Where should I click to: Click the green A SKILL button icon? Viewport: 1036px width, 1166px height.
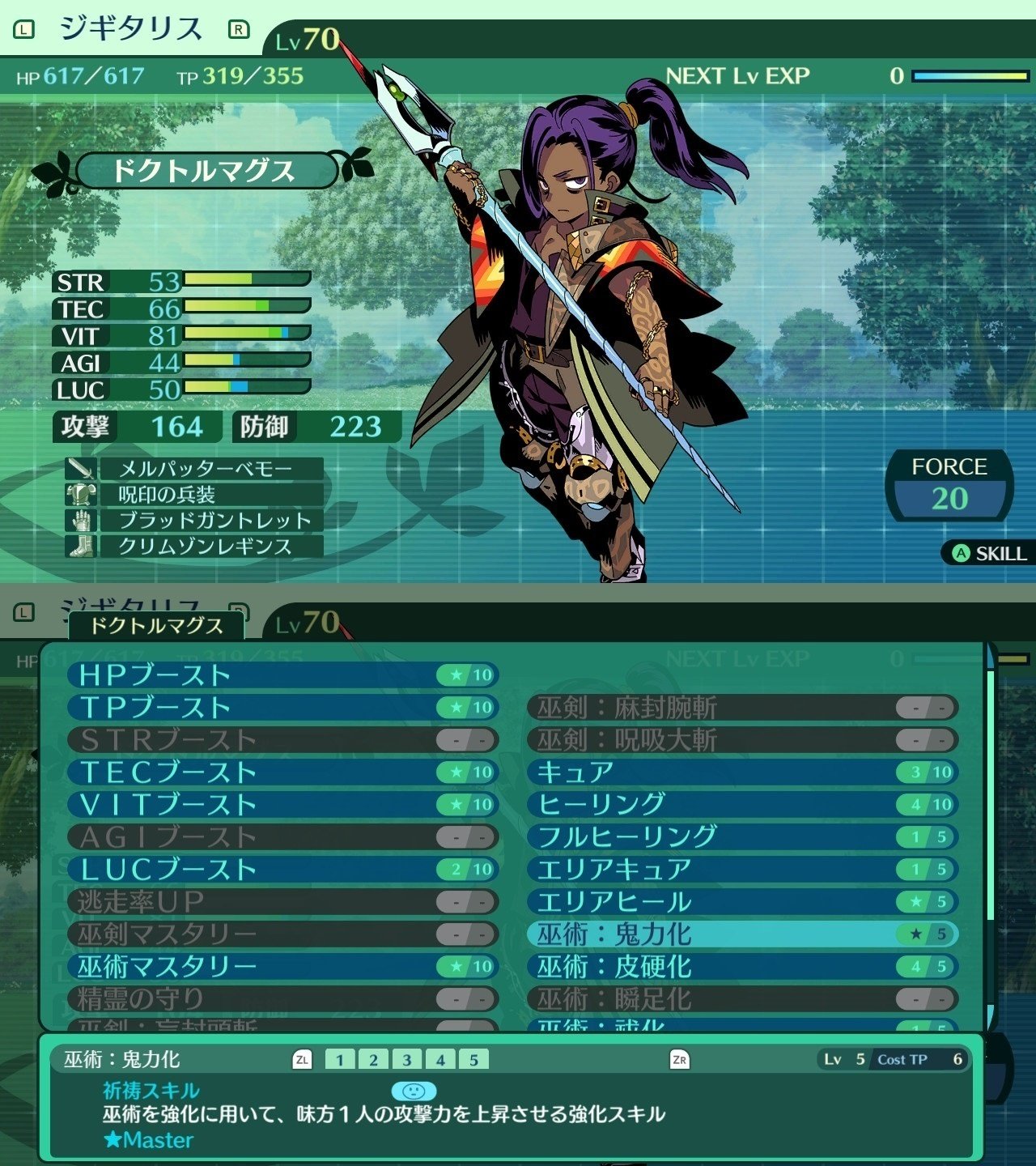point(960,554)
